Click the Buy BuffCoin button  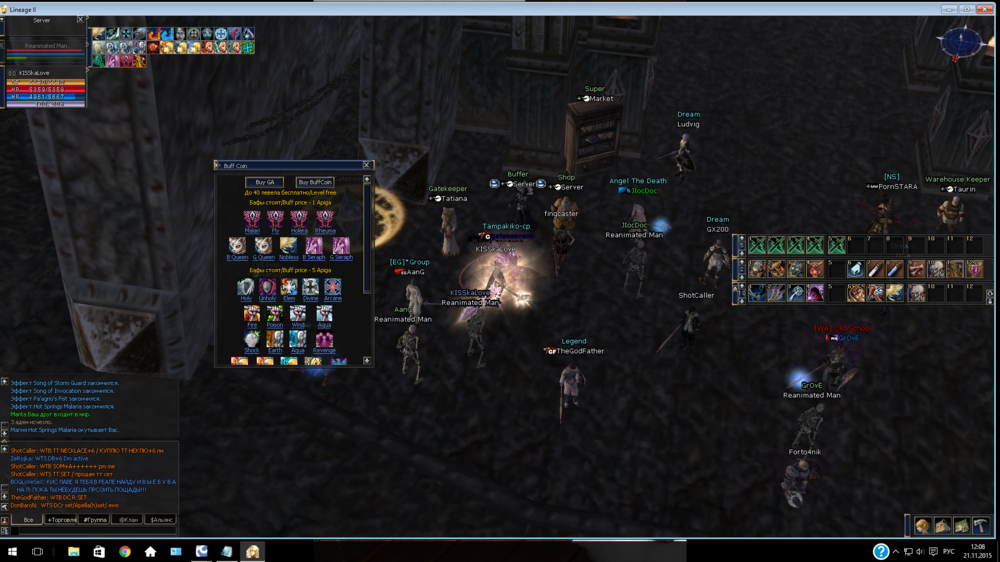pyautogui.click(x=315, y=183)
